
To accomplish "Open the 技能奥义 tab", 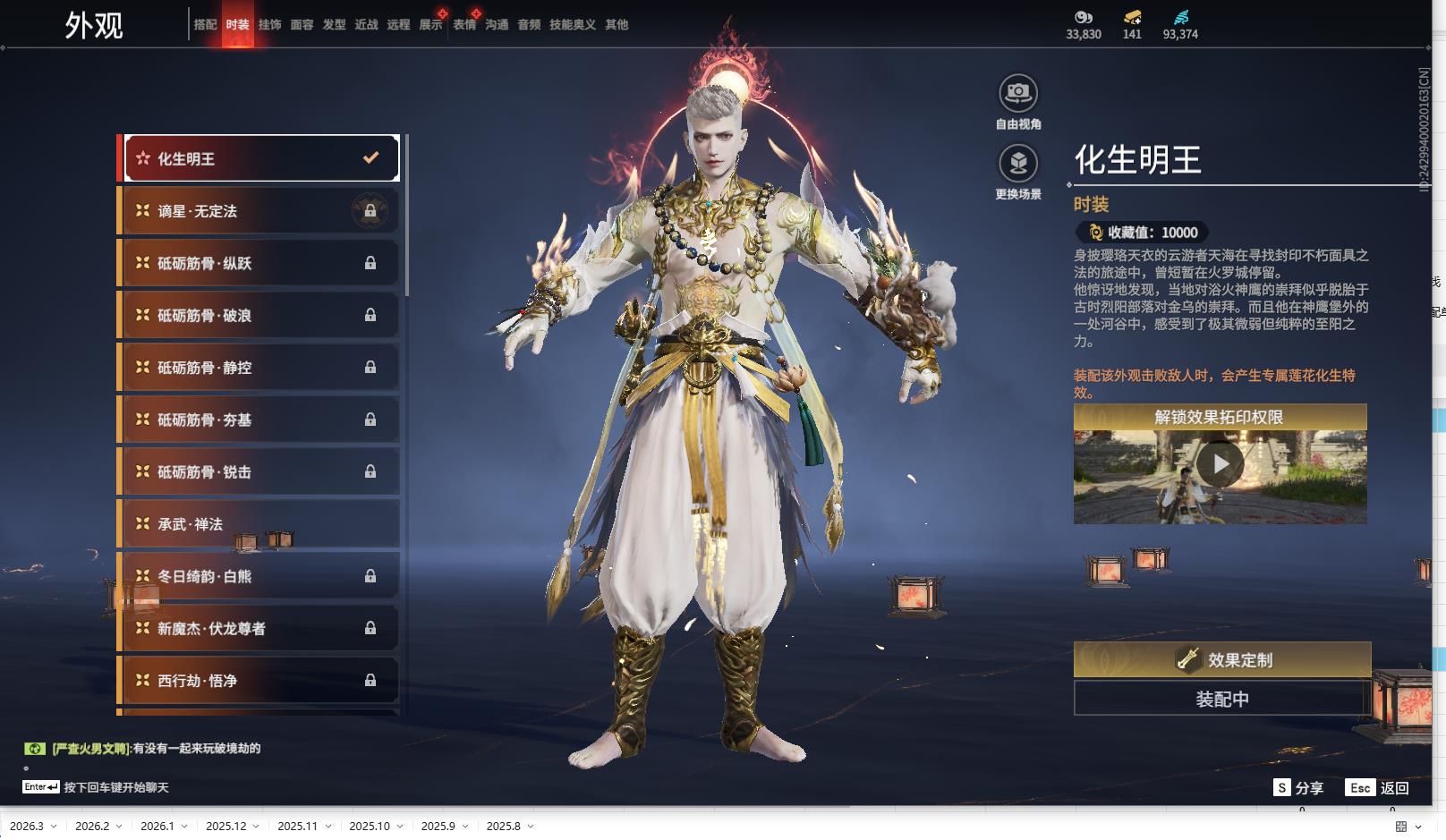I will point(572,25).
